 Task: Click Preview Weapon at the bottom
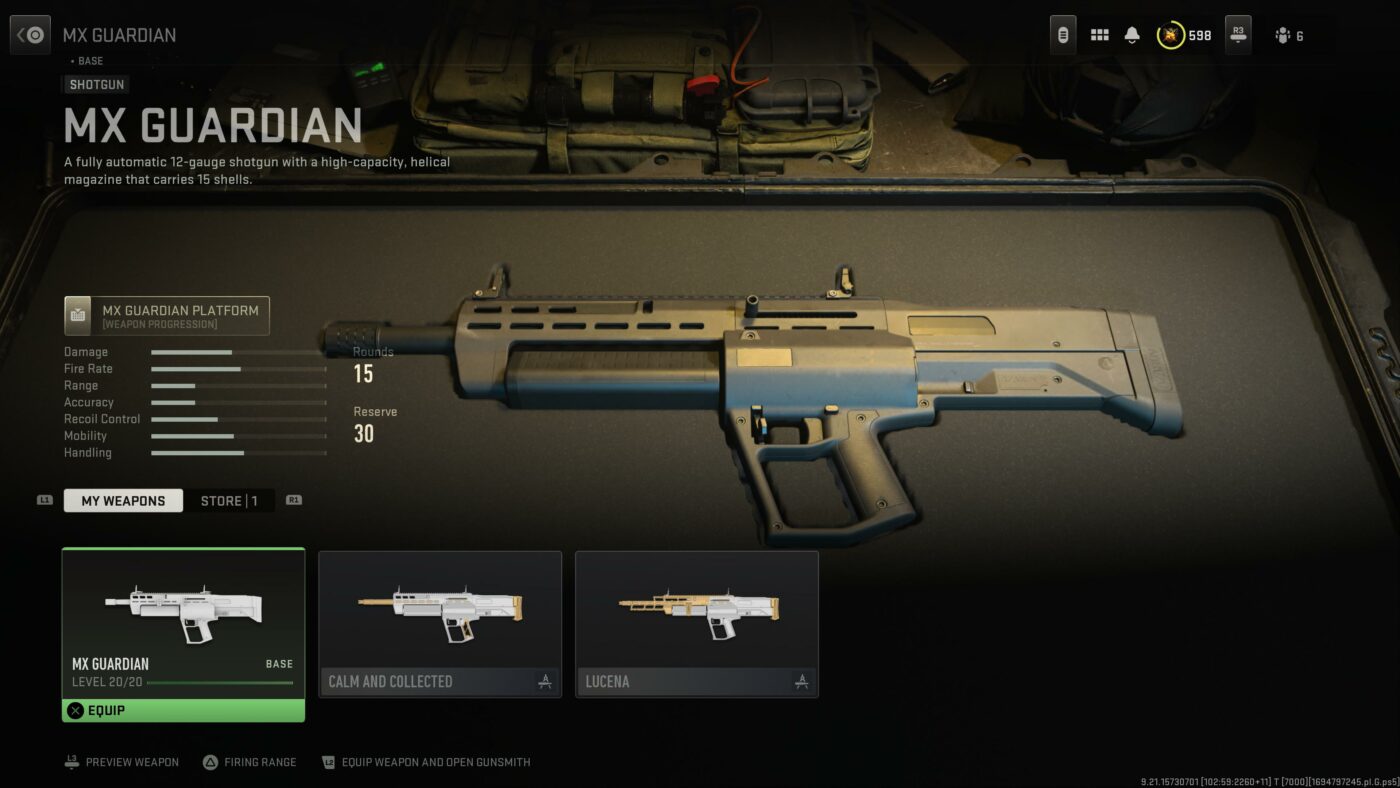pyautogui.click(x=120, y=762)
